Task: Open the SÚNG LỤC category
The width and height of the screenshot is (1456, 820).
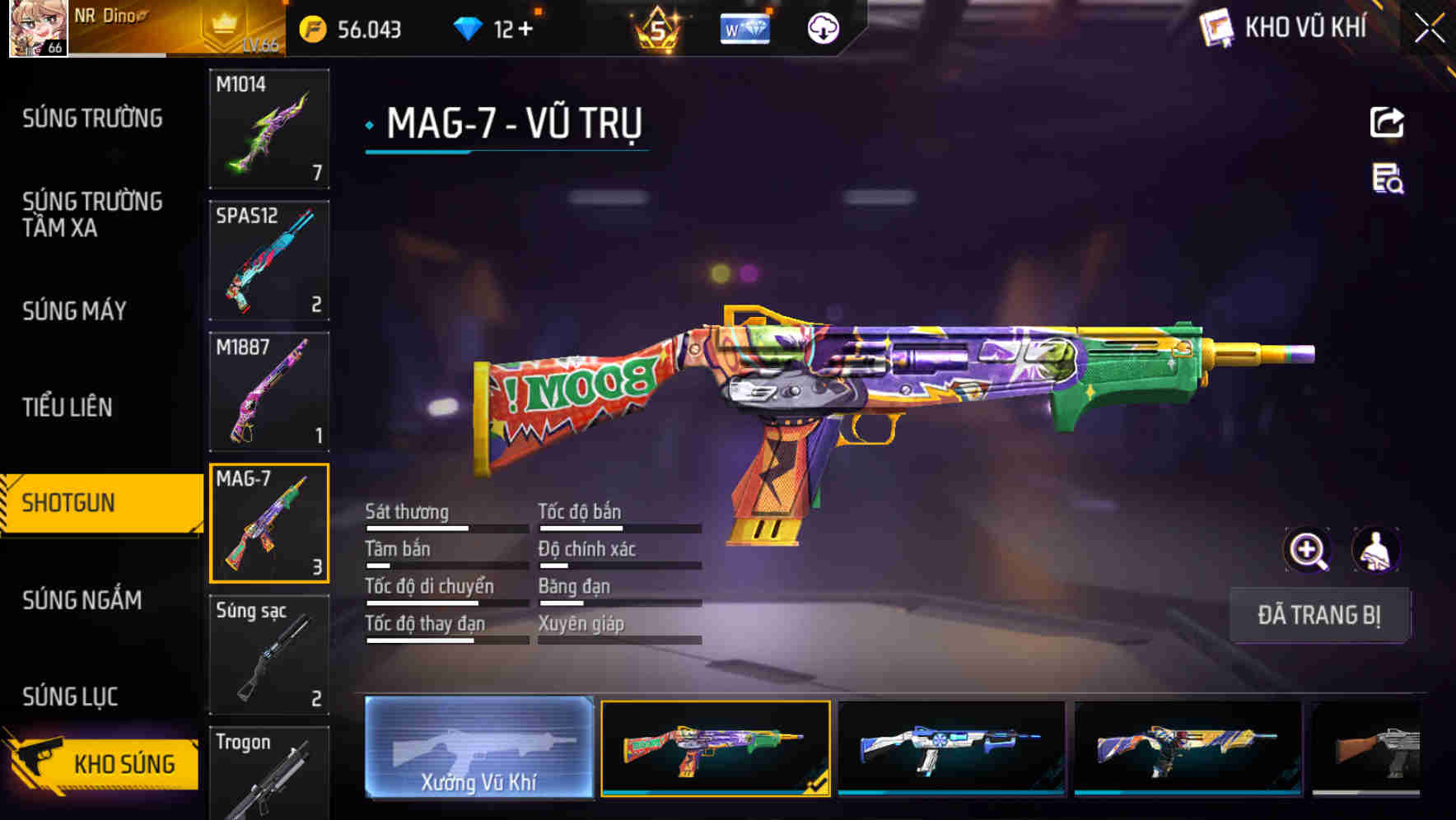Action: click(71, 696)
